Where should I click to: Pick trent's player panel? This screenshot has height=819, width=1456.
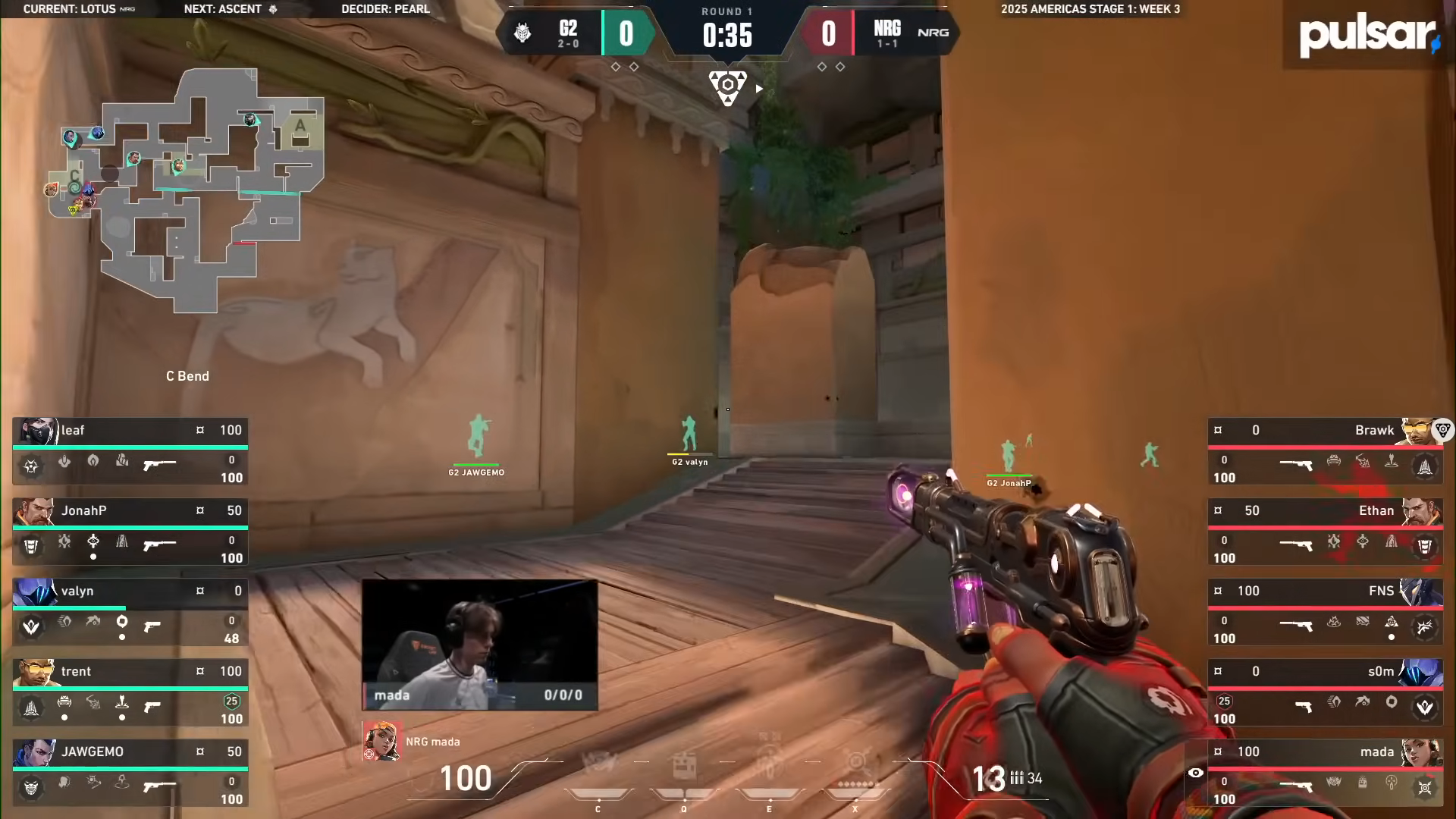click(130, 692)
